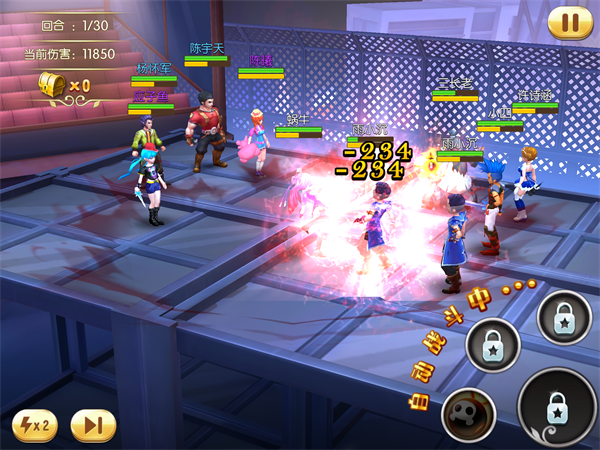The height and width of the screenshot is (450, 600).
Task: Skip ahead with the fast-forward button
Action: click(x=92, y=425)
